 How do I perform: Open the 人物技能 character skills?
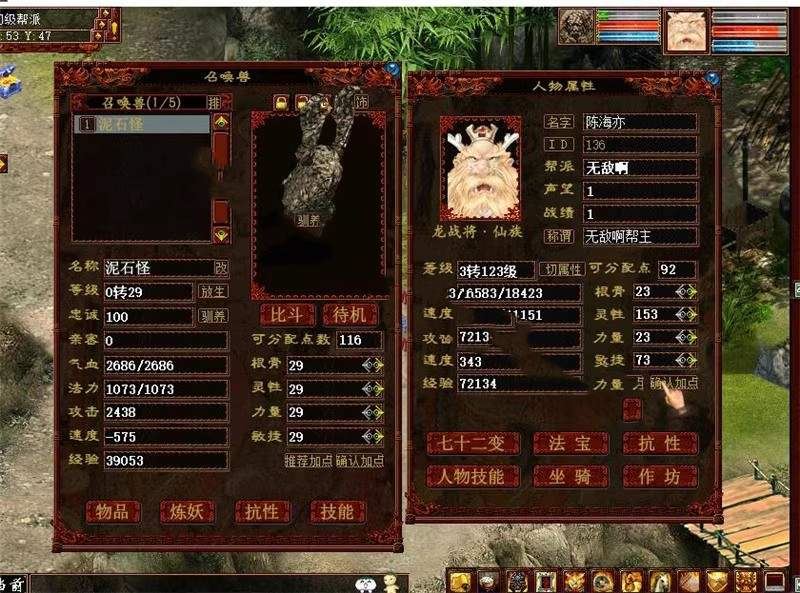472,476
